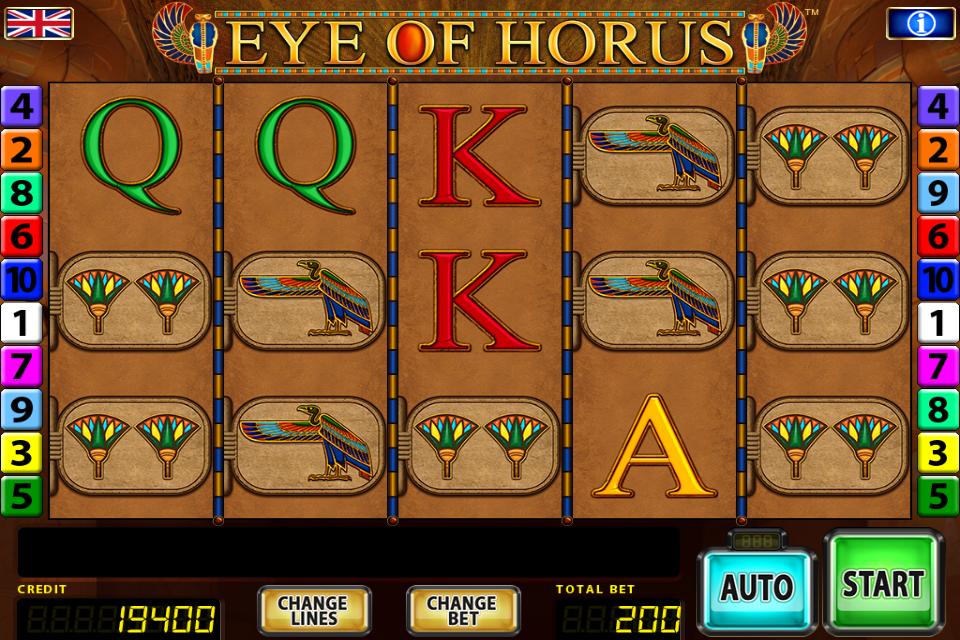Screen dimensions: 960x640
Task: Activate the AUTO spin button
Action: [x=756, y=587]
